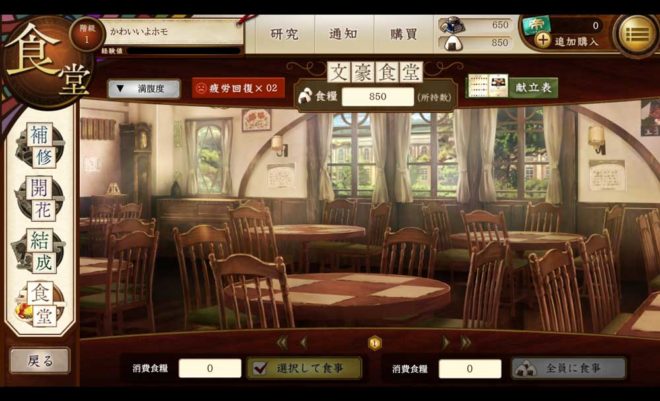Screen dimensions: 660x401
Task: Go to the next page with single right arrow
Action: pyautogui.click(x=445, y=342)
